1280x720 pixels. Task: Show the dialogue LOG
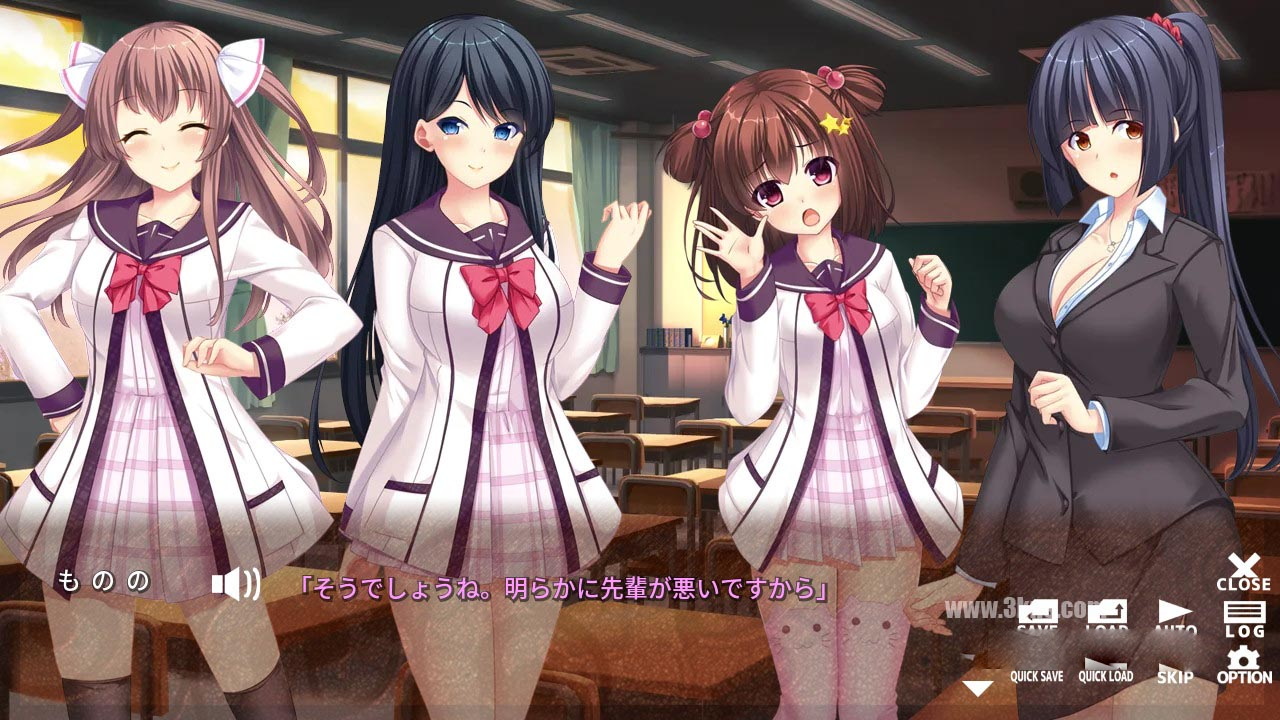pyautogui.click(x=1243, y=619)
